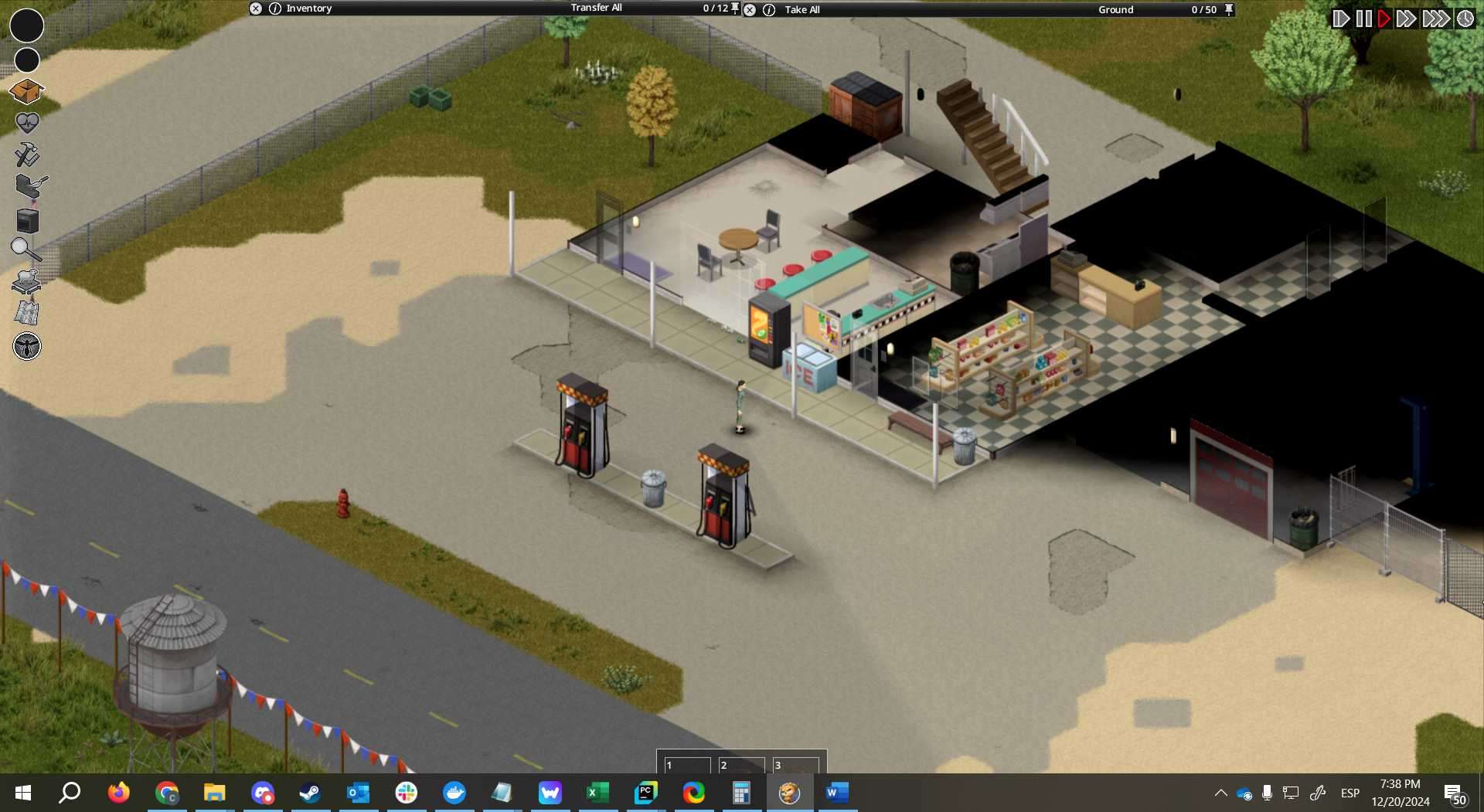Click the insect debug icon

(x=27, y=346)
